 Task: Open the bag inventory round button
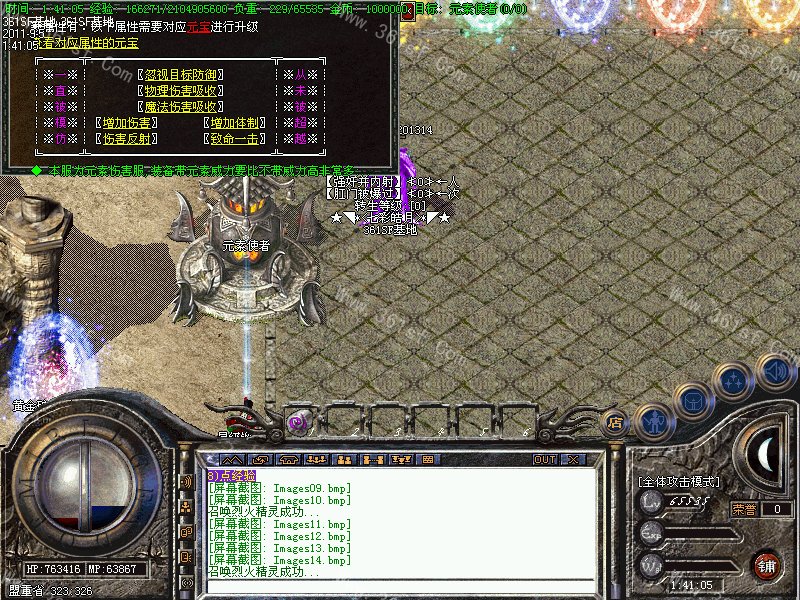pos(692,401)
